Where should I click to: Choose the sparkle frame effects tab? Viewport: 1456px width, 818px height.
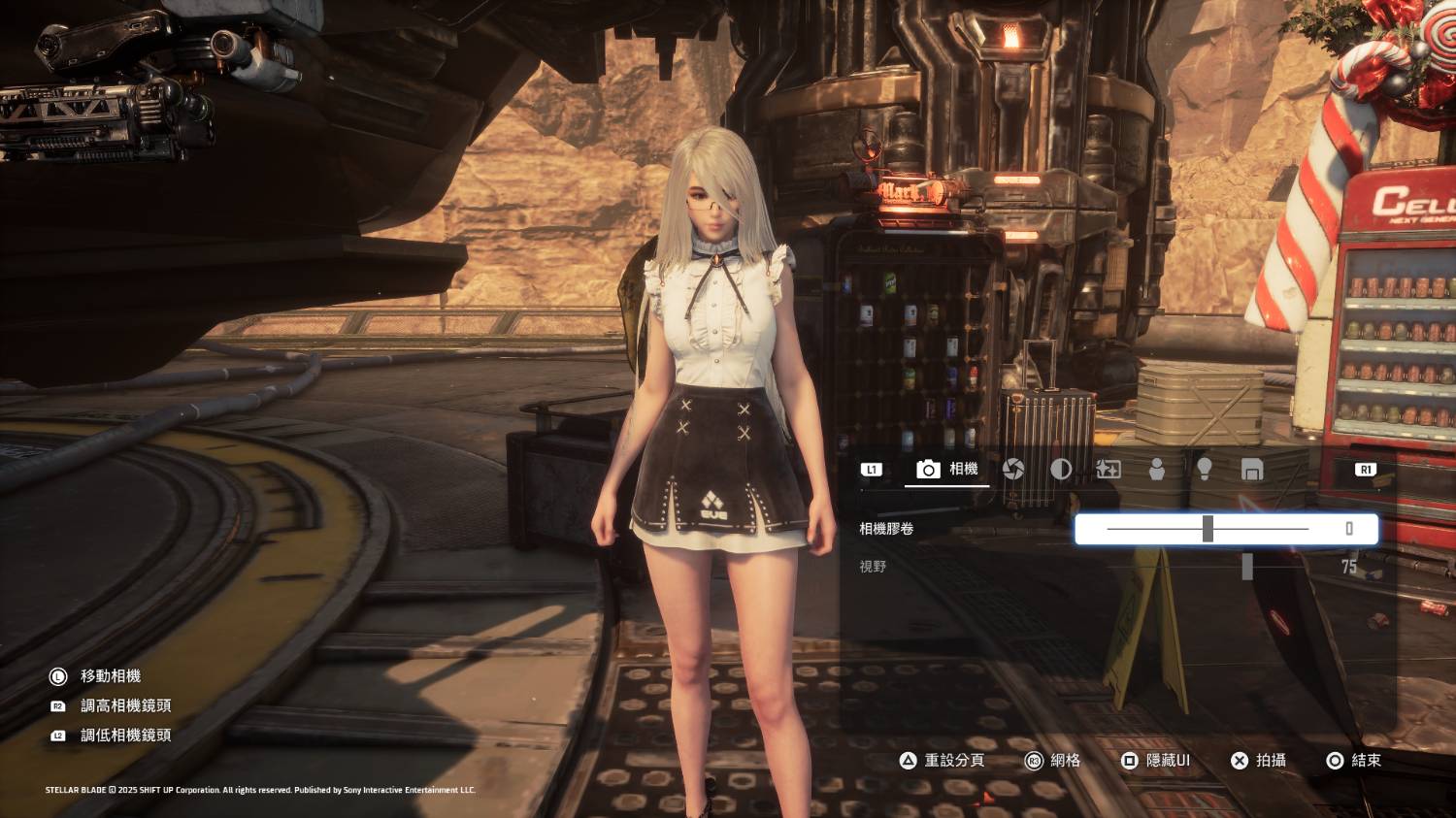click(x=1108, y=470)
